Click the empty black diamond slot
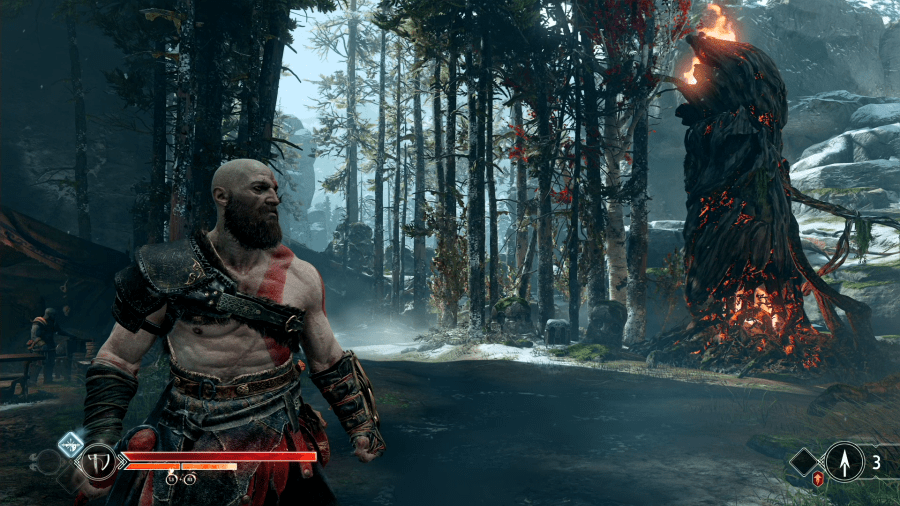Viewport: 900px width, 506px height. (805, 462)
